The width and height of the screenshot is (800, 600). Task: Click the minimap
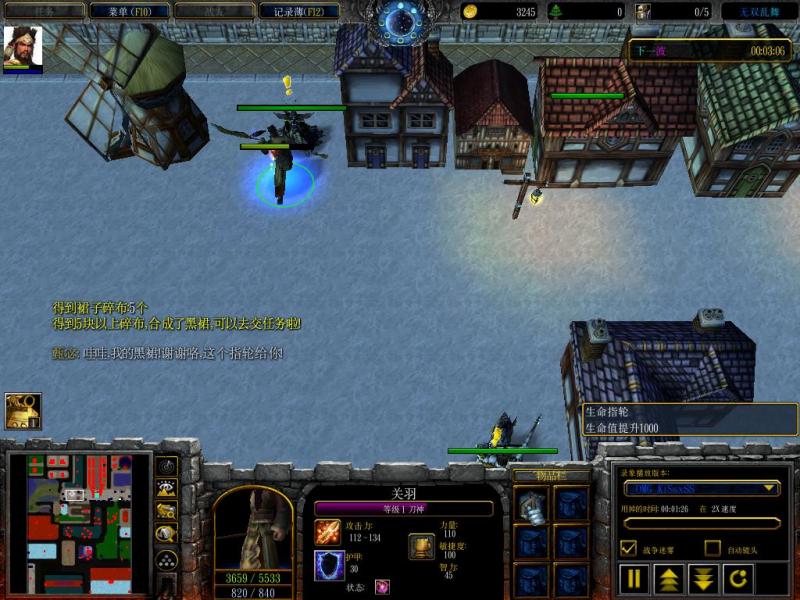79,523
